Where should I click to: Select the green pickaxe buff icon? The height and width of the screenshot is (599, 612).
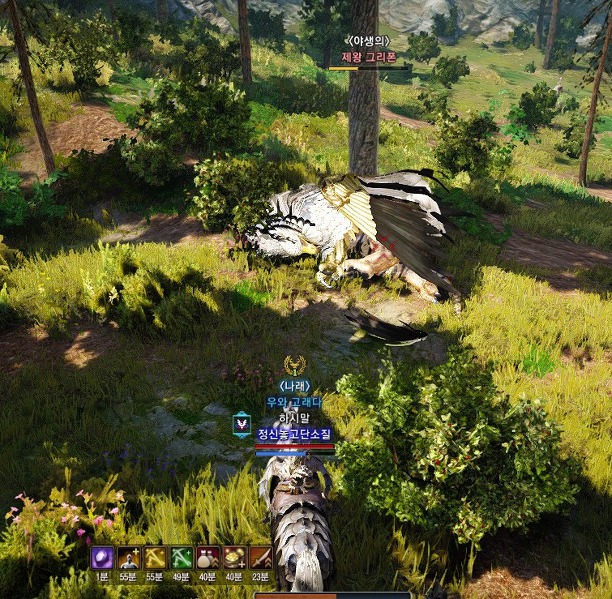[x=181, y=558]
